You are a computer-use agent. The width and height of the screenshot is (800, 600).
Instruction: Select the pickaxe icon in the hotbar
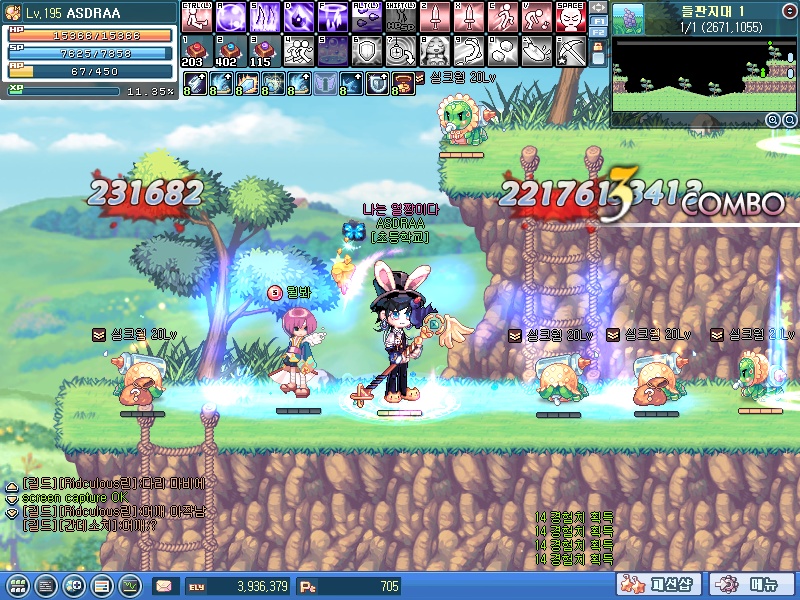point(571,51)
